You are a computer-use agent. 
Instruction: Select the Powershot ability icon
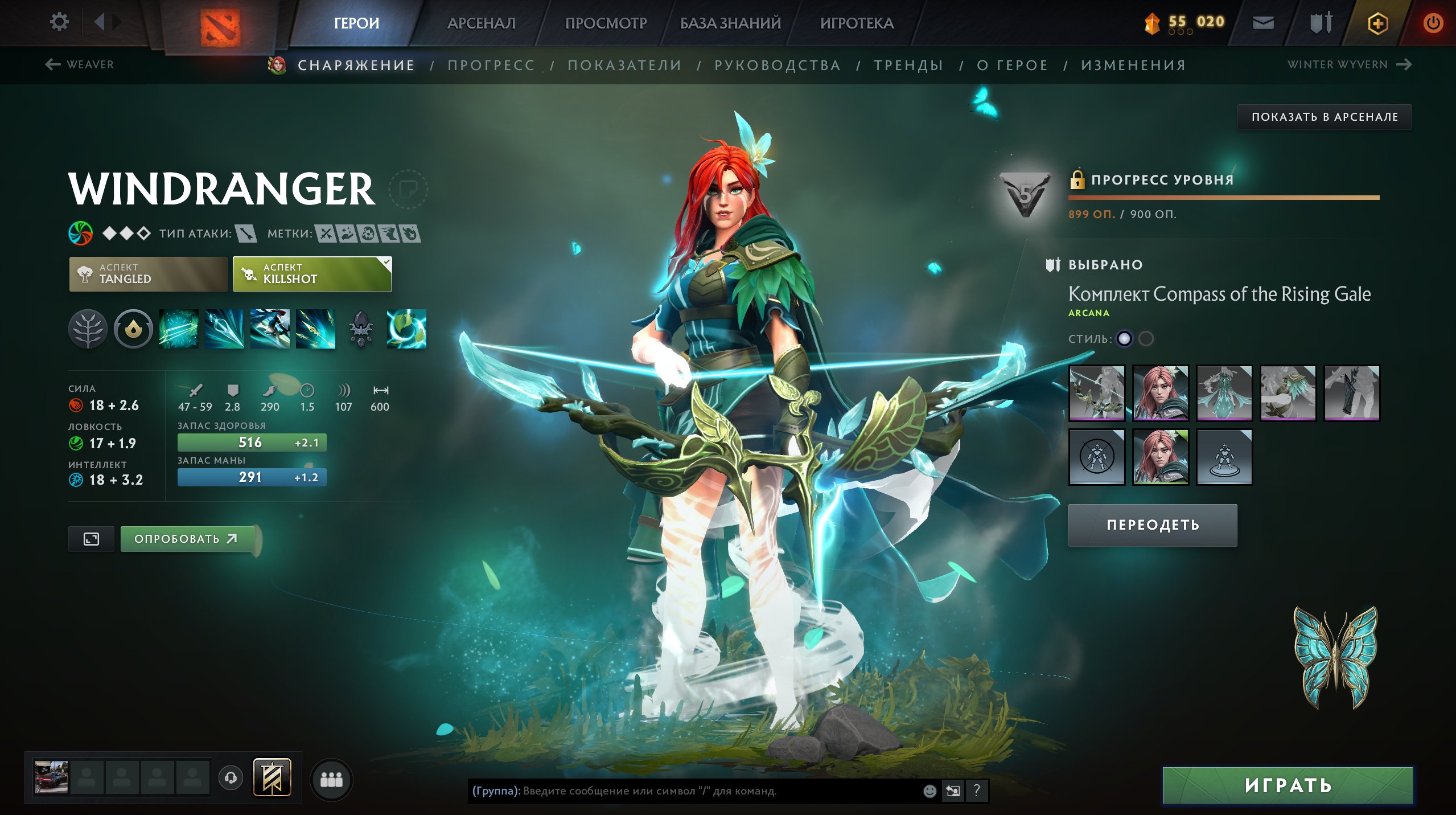pos(225,329)
